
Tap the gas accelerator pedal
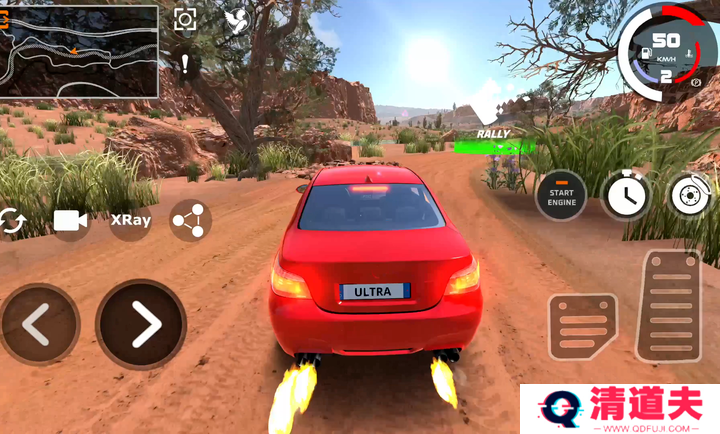[669, 304]
